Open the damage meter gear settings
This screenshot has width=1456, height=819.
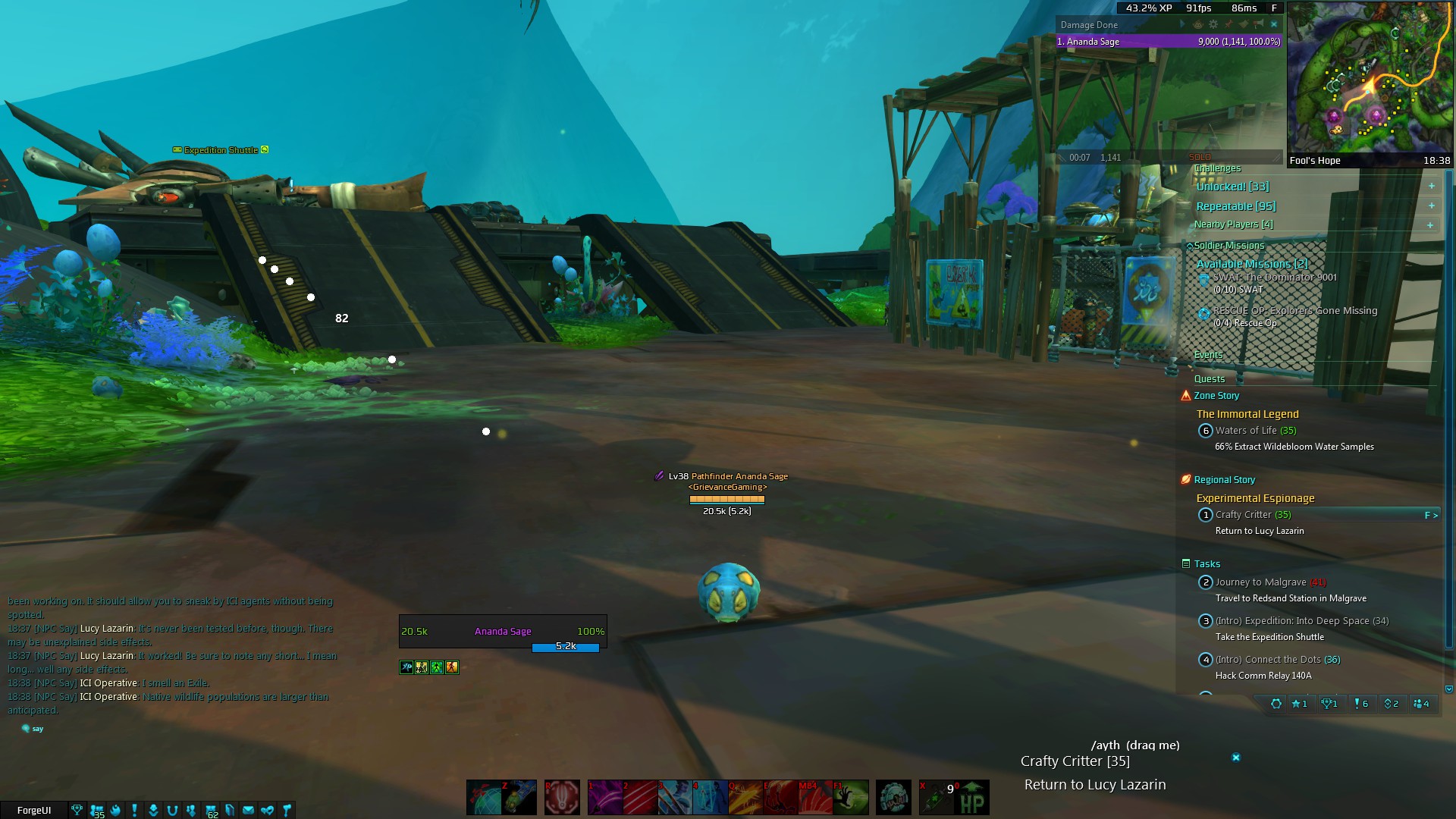1213,24
